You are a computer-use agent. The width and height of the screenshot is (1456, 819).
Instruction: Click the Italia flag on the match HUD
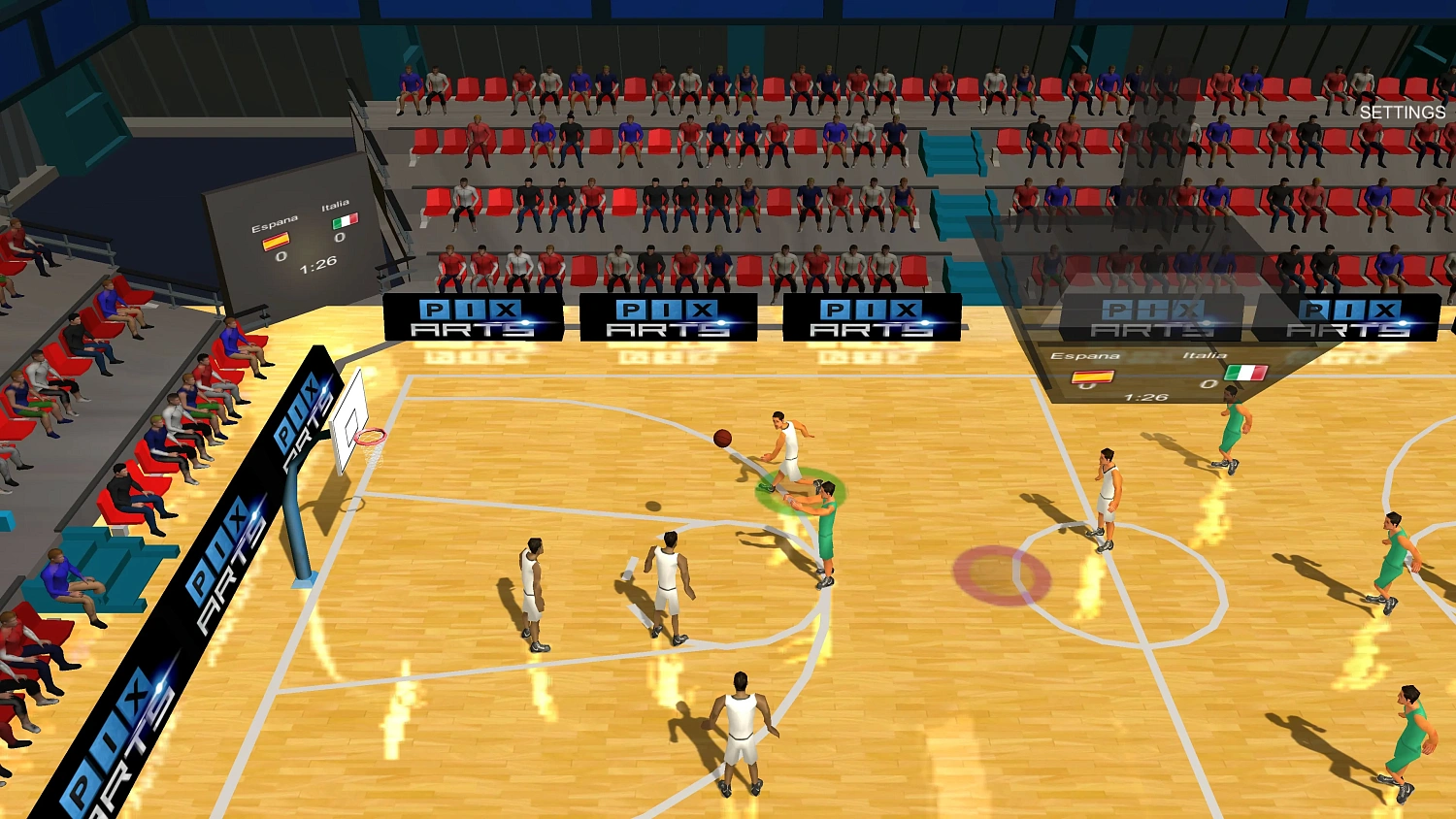[x=1245, y=373]
